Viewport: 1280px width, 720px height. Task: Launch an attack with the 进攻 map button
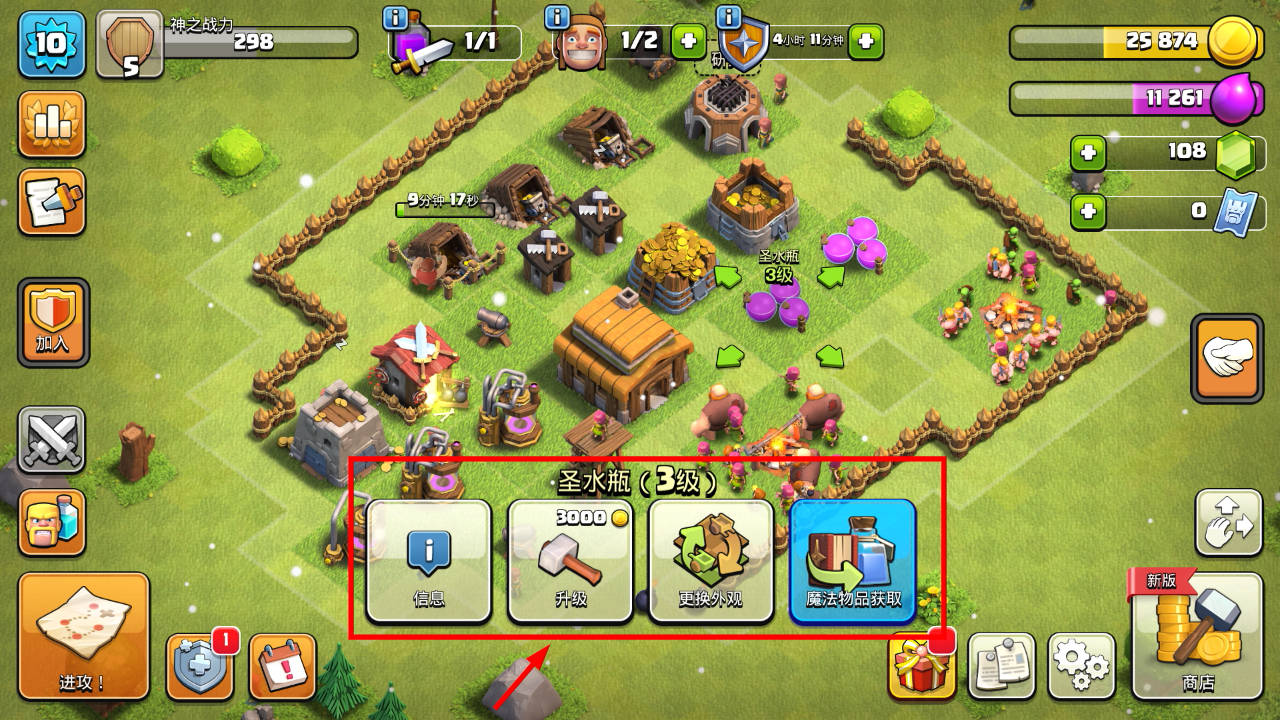pyautogui.click(x=83, y=636)
